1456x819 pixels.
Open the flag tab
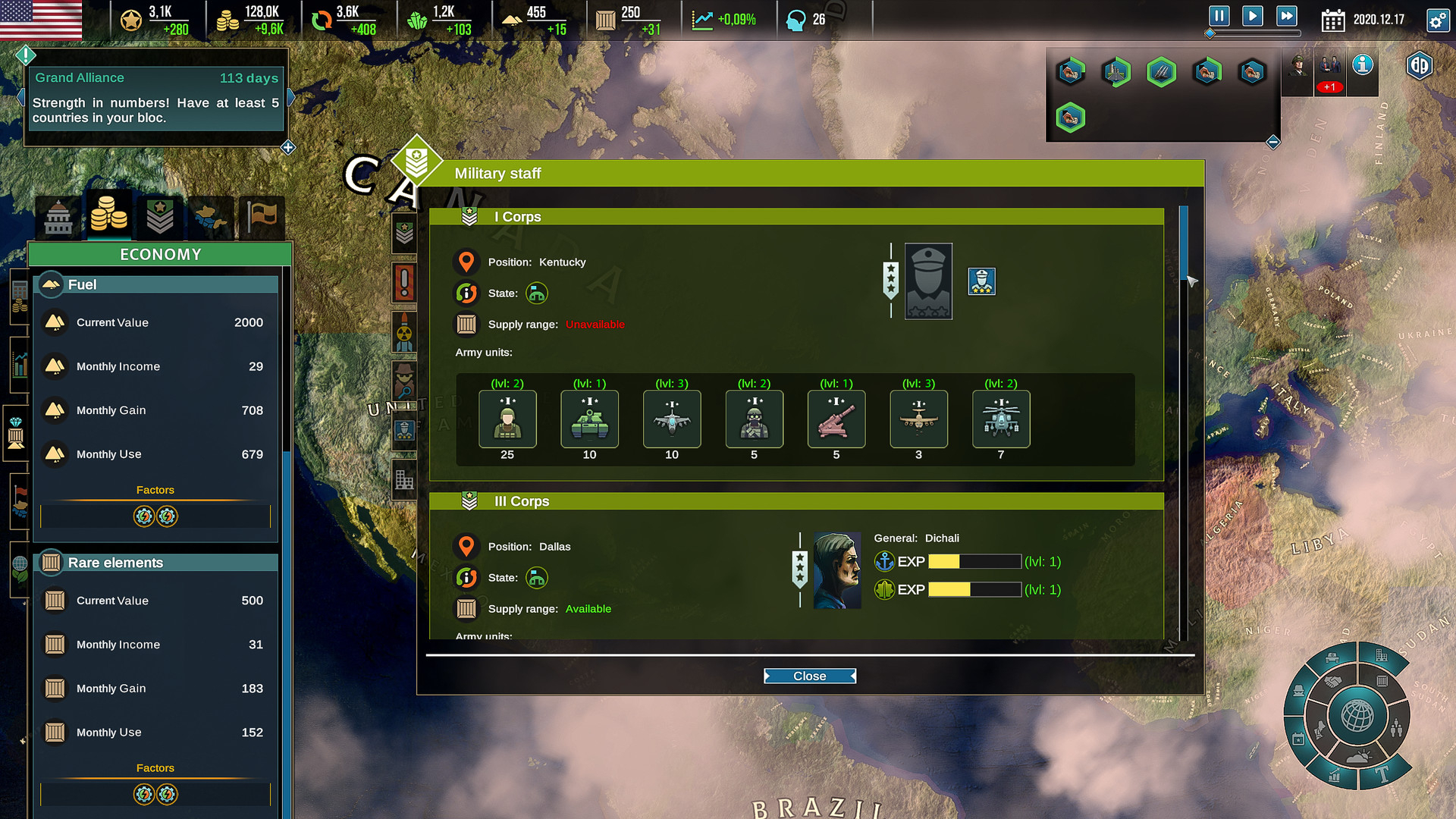point(262,218)
